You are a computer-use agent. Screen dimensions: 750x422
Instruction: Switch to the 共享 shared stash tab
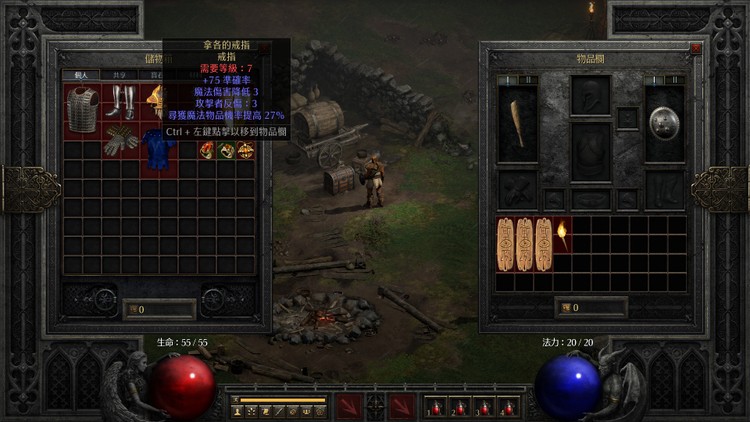pyautogui.click(x=118, y=75)
